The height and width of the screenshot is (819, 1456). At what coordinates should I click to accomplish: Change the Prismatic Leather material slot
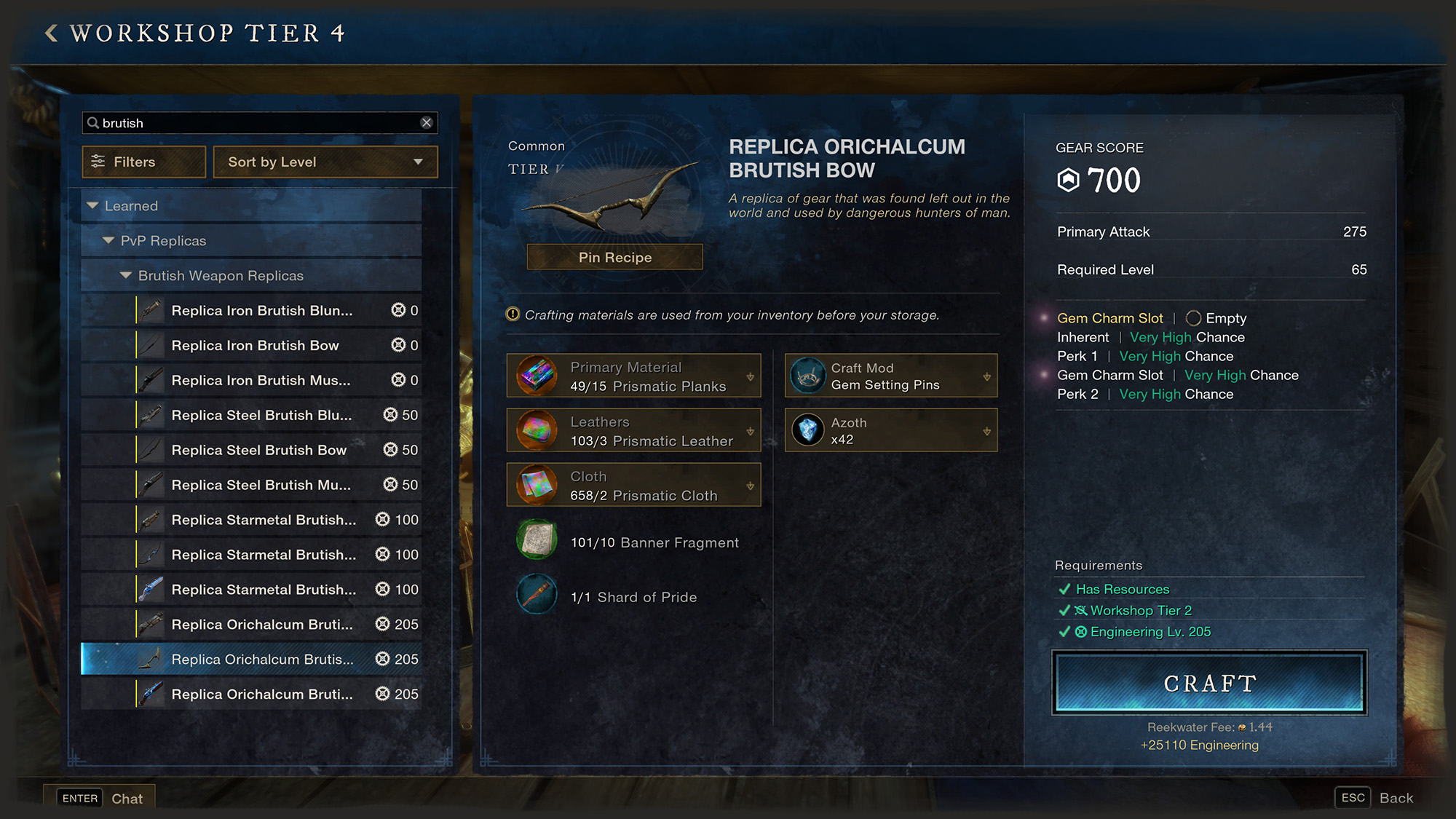[633, 431]
